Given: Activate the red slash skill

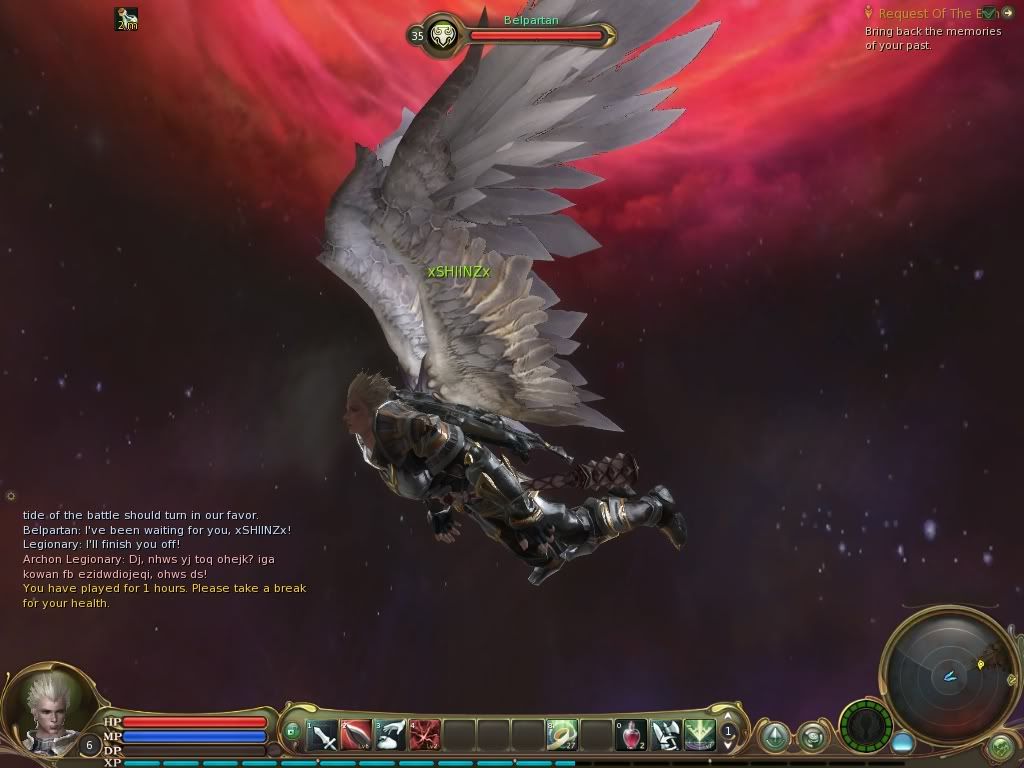Looking at the screenshot, I should pyautogui.click(x=356, y=736).
